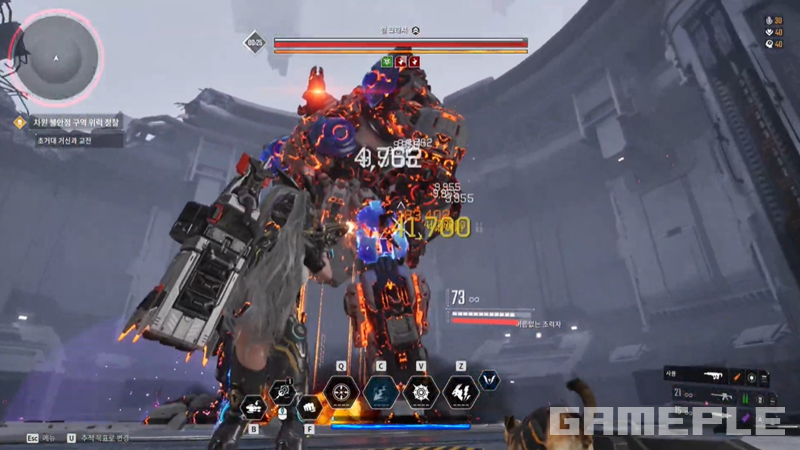The height and width of the screenshot is (450, 800).
Task: Activate the crosshair target skill
Action: pyautogui.click(x=342, y=391)
